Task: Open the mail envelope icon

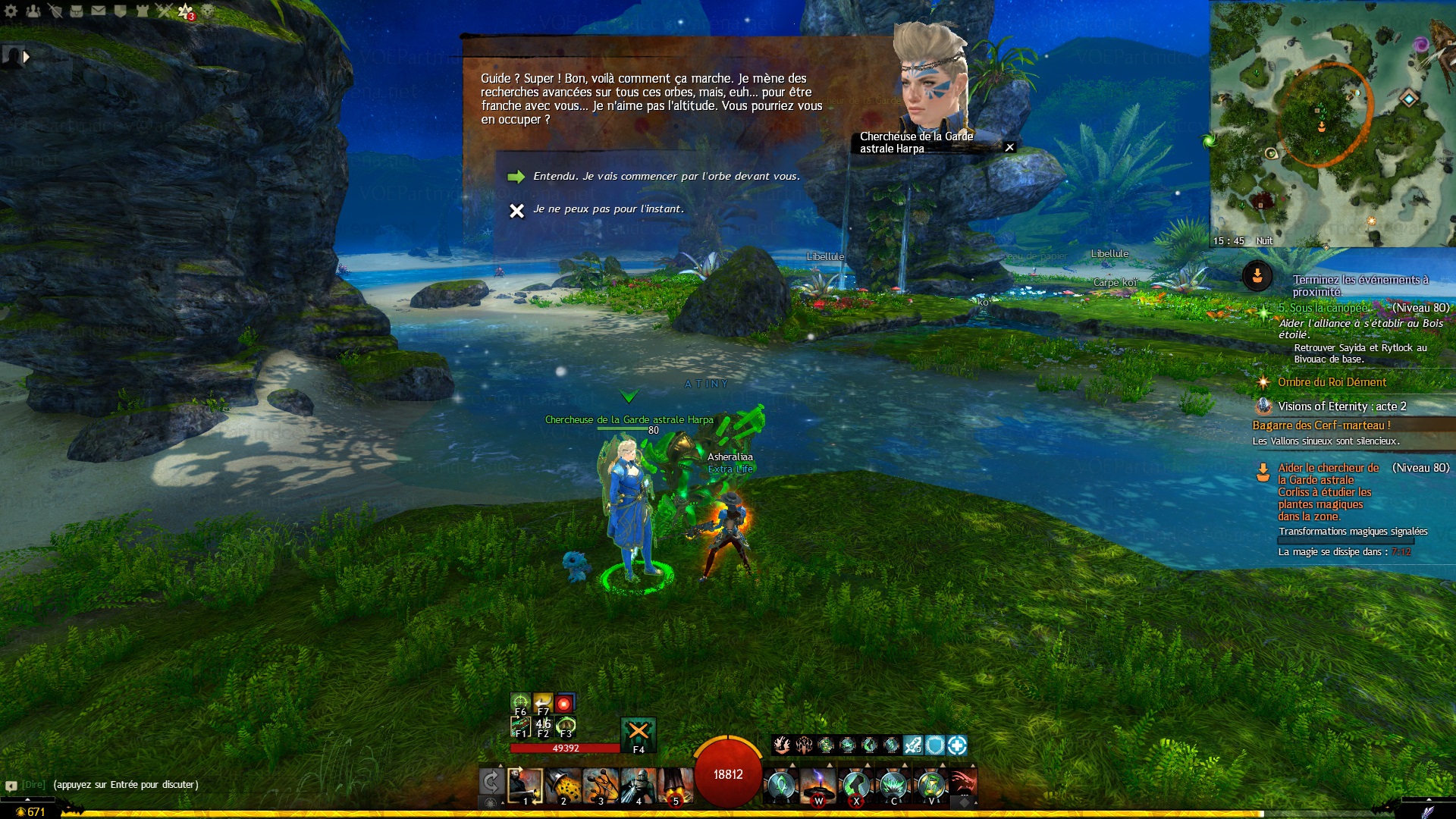Action: tap(99, 11)
